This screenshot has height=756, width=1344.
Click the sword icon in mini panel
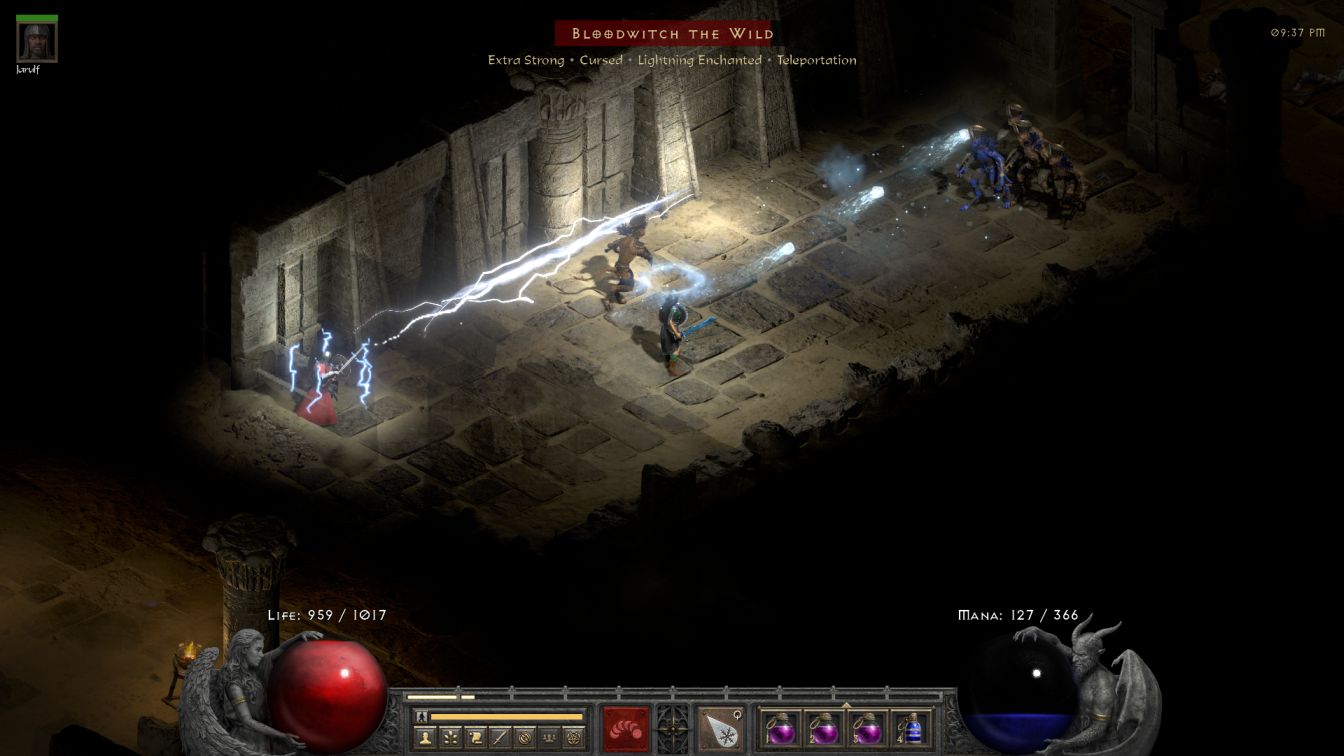[500, 738]
